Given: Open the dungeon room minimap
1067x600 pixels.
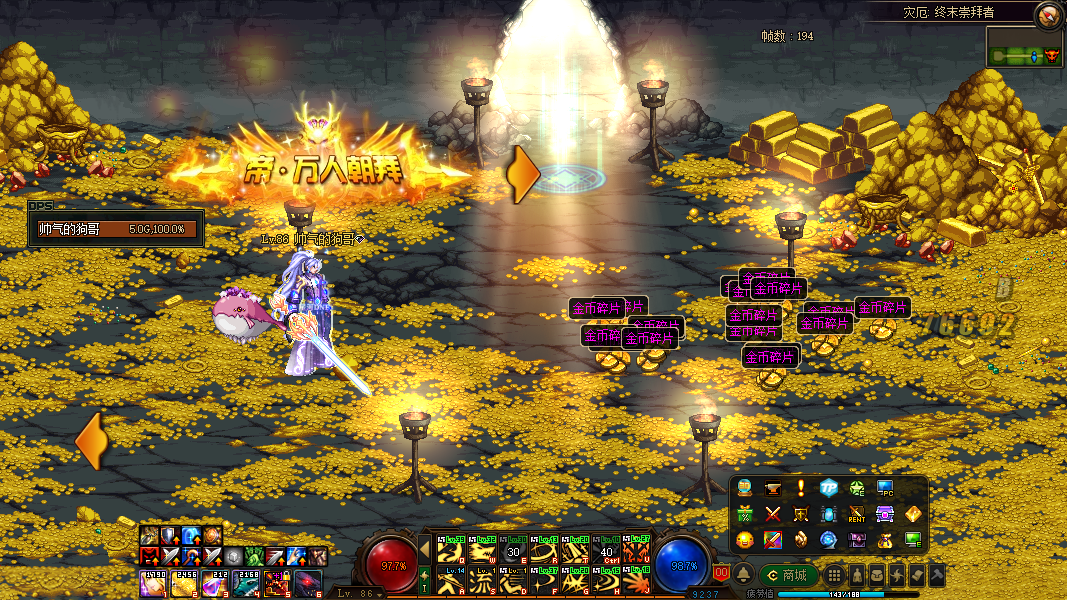Looking at the screenshot, I should point(1023,48).
